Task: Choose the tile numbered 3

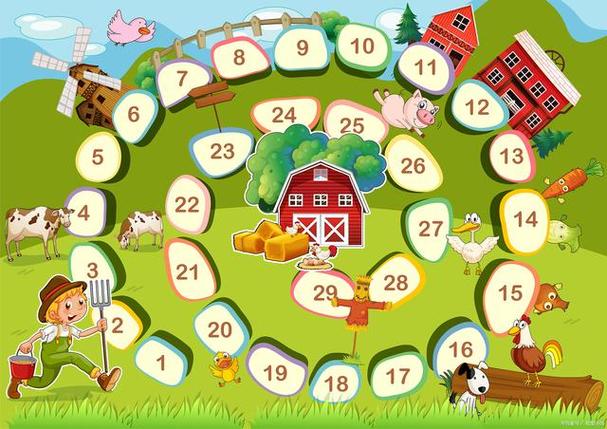Action: tap(92, 269)
